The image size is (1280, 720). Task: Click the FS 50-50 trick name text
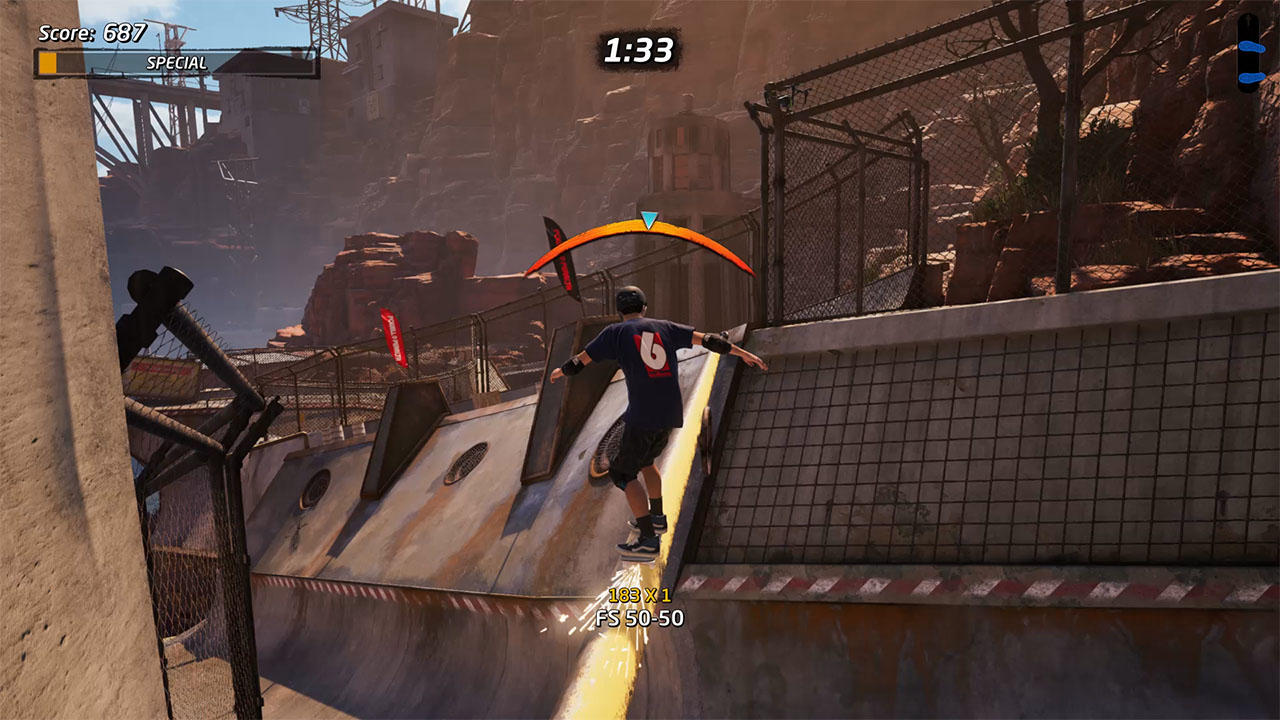click(640, 618)
